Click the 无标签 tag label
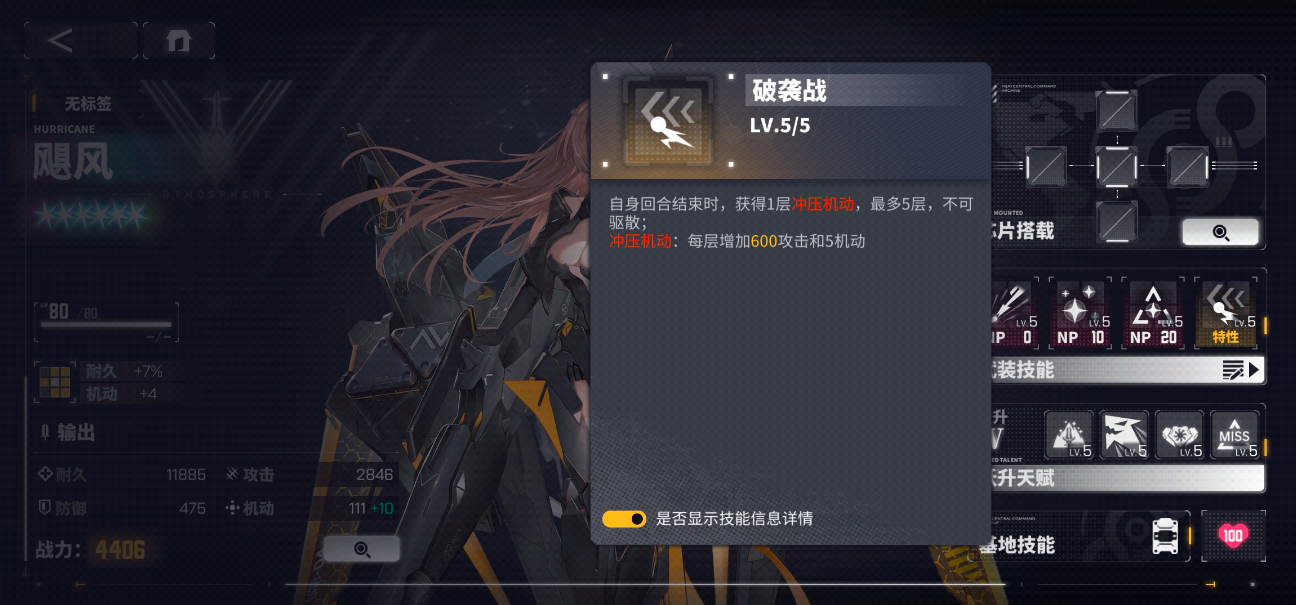 click(88, 103)
